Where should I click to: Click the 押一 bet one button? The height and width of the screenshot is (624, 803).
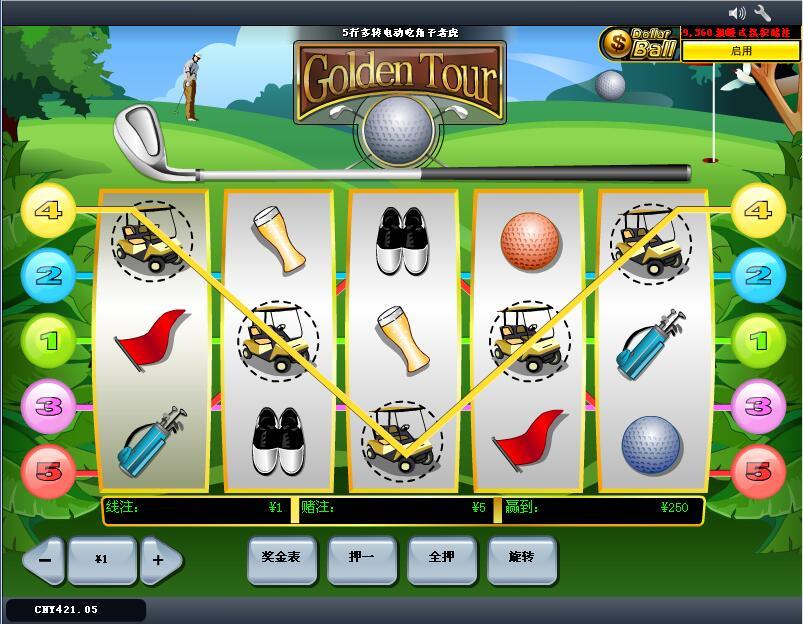[x=361, y=558]
